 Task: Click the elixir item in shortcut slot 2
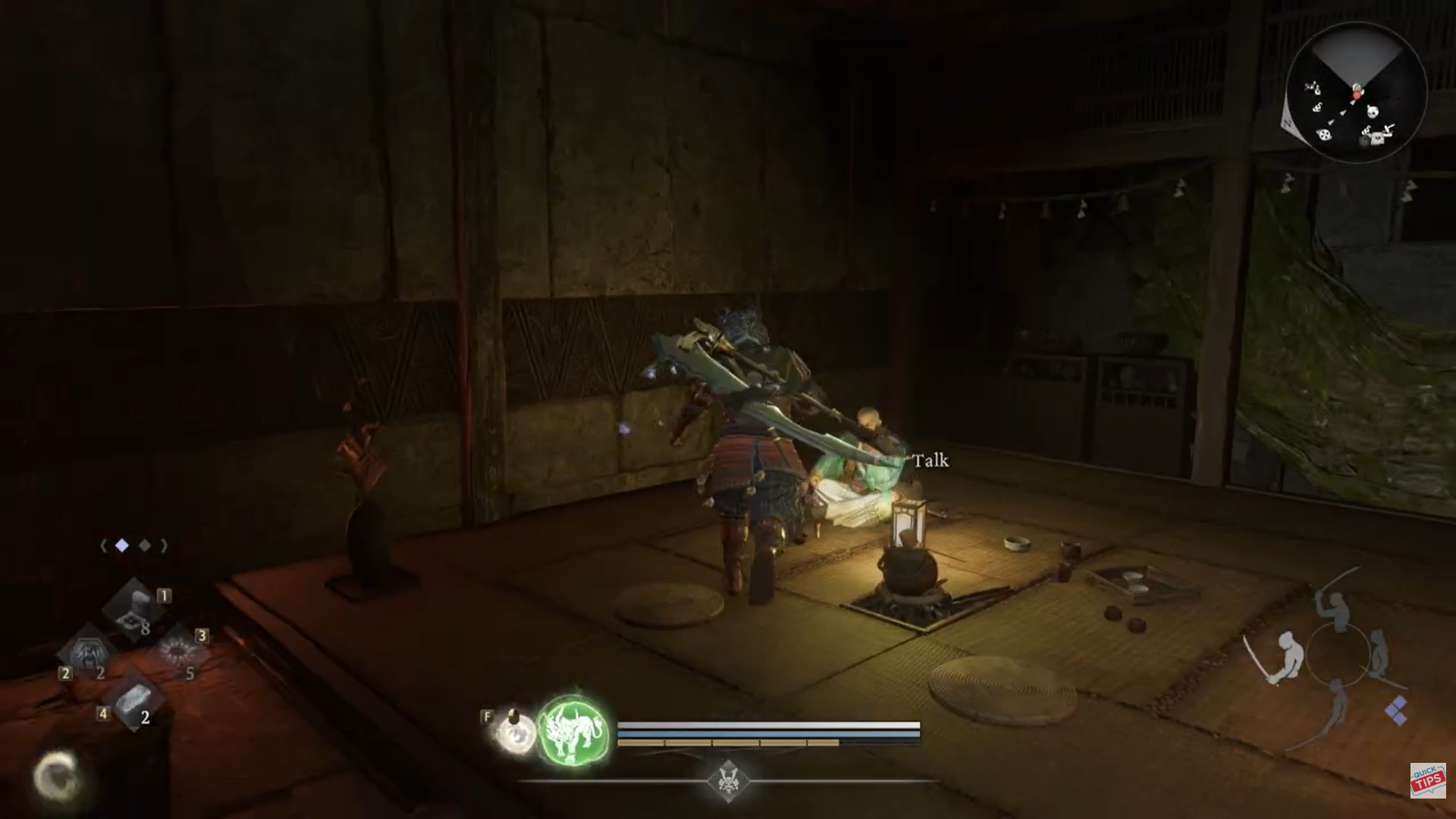pyautogui.click(x=89, y=652)
